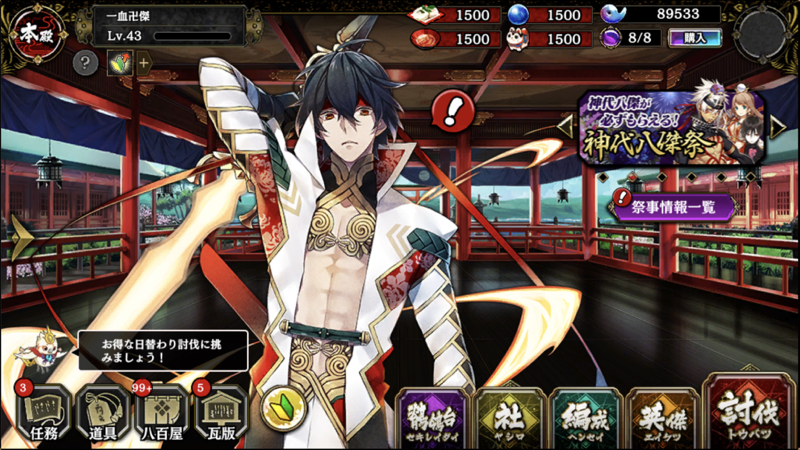Viewport: 800px width, 450px height.
Task: Open the 道具 items menu
Action: point(101,412)
